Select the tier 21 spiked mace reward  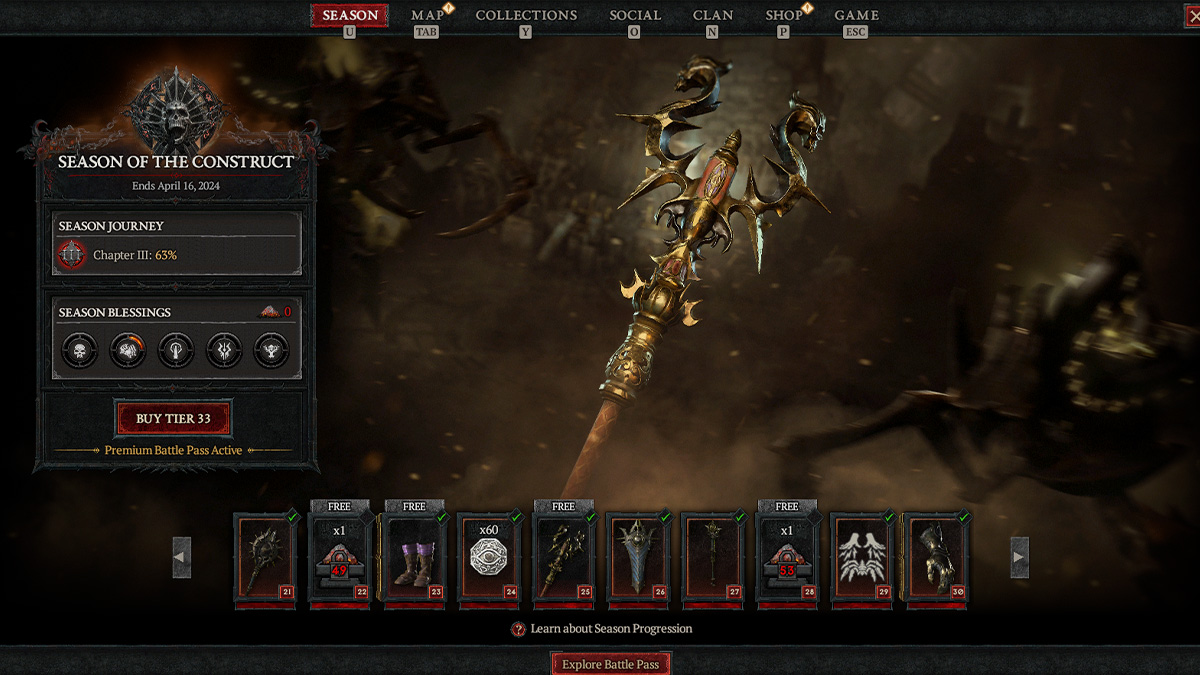tap(266, 557)
